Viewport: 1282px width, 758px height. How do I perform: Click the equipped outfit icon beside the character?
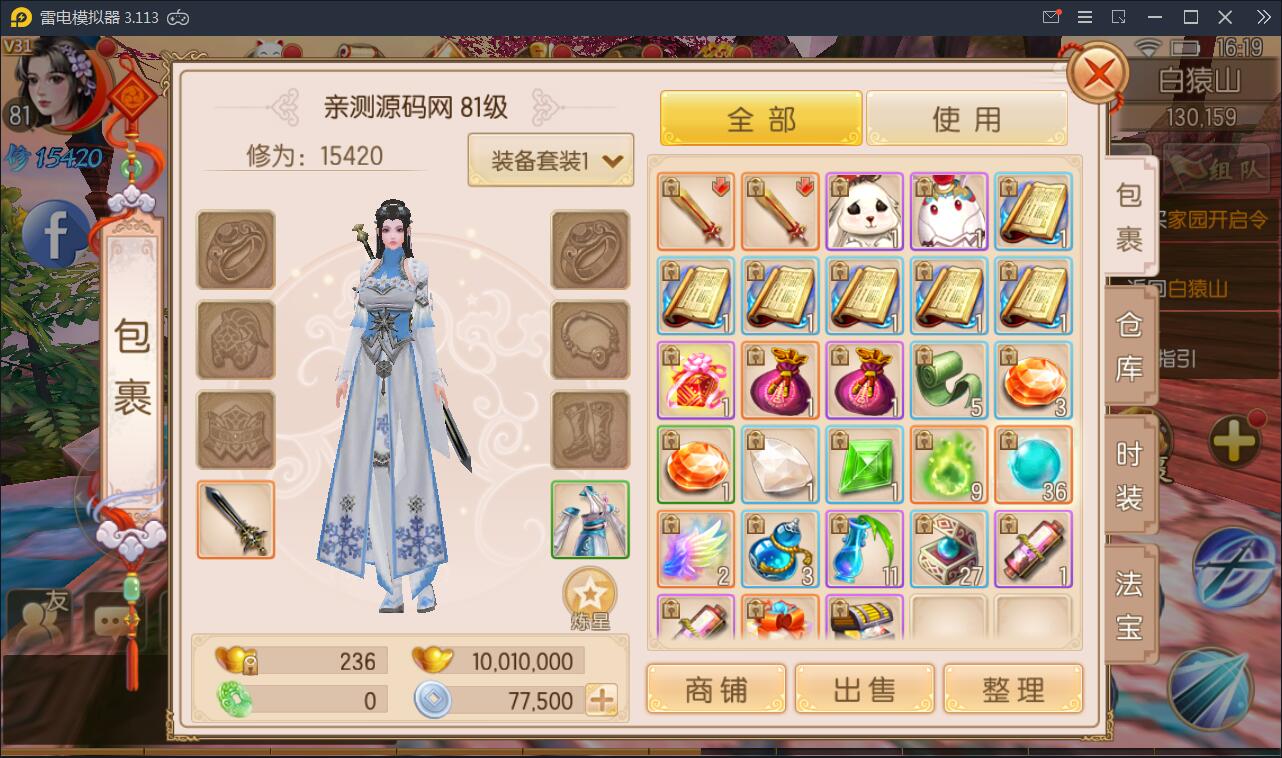589,519
